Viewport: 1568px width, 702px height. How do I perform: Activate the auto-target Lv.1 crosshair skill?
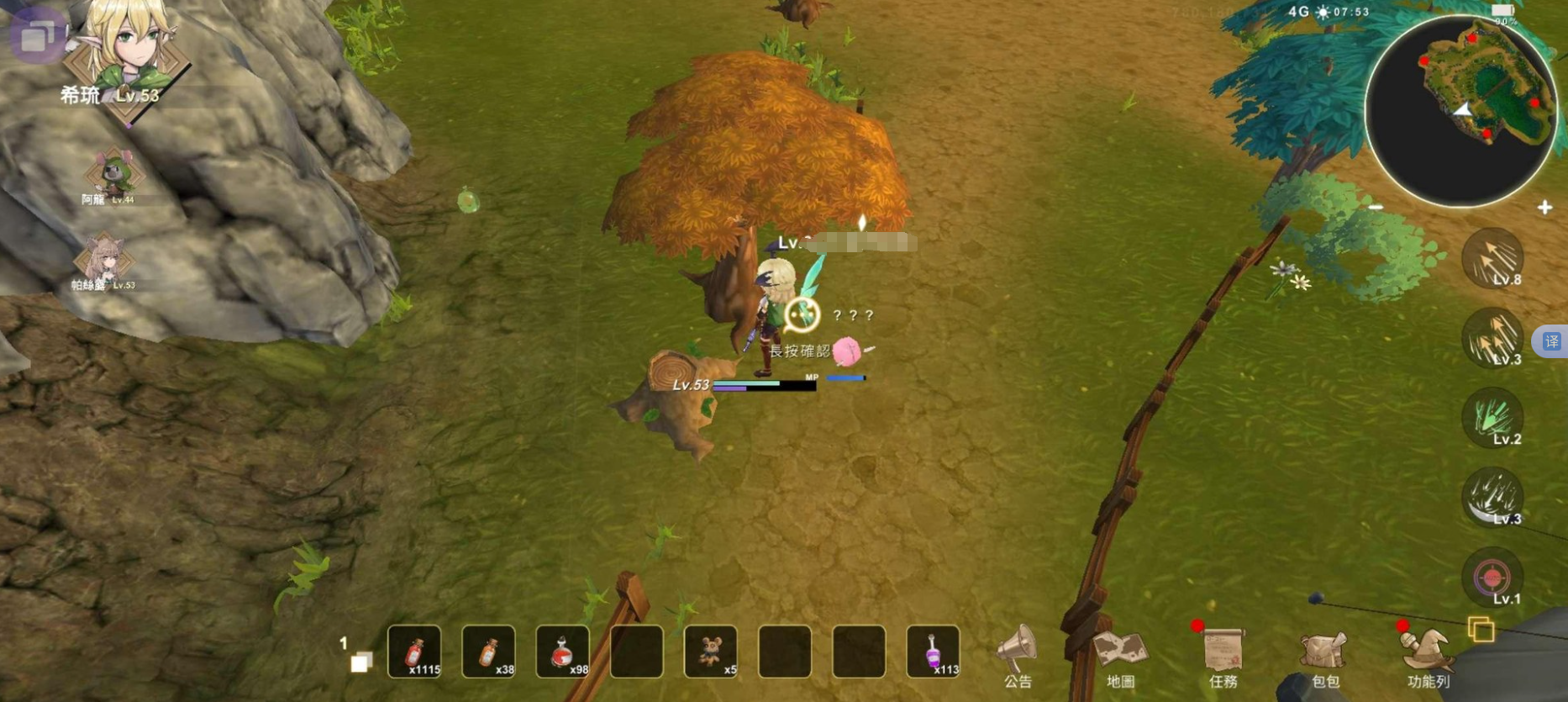1492,578
